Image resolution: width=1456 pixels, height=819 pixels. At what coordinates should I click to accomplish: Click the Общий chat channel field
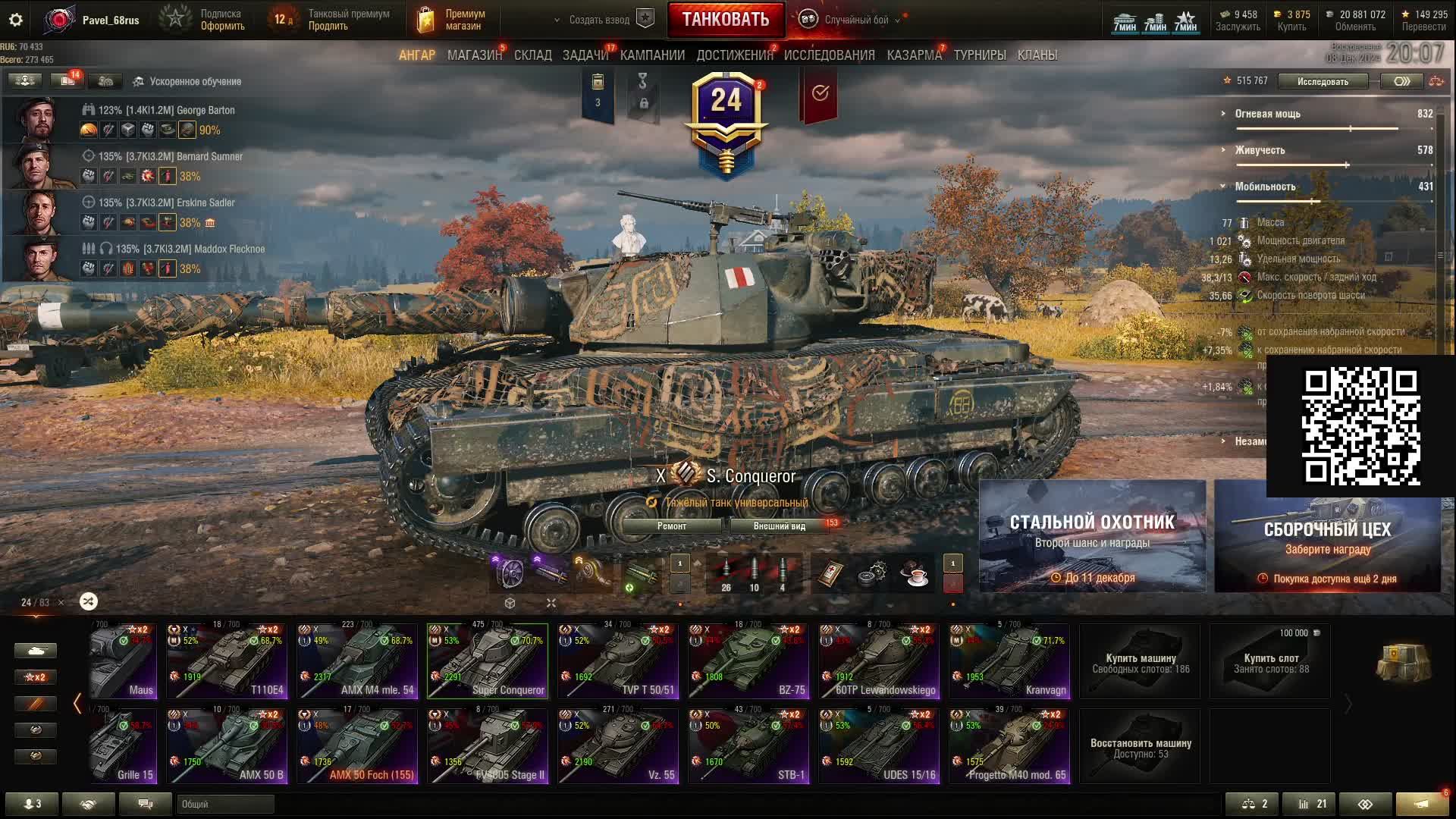pos(225,804)
